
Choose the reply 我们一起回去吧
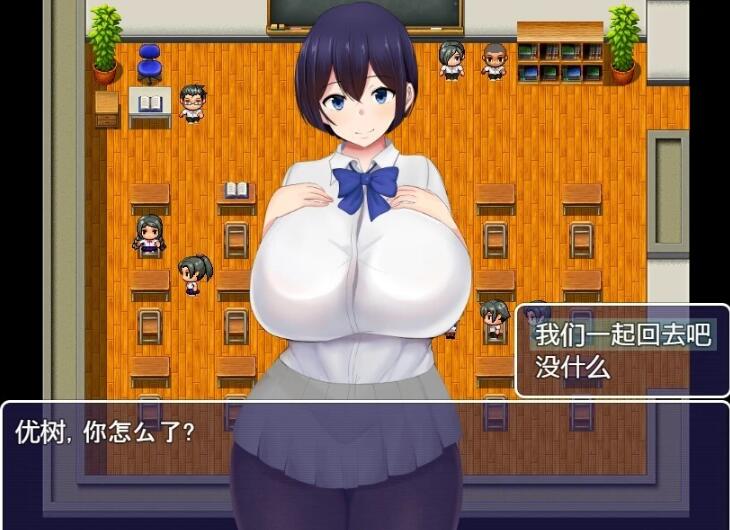(x=621, y=335)
